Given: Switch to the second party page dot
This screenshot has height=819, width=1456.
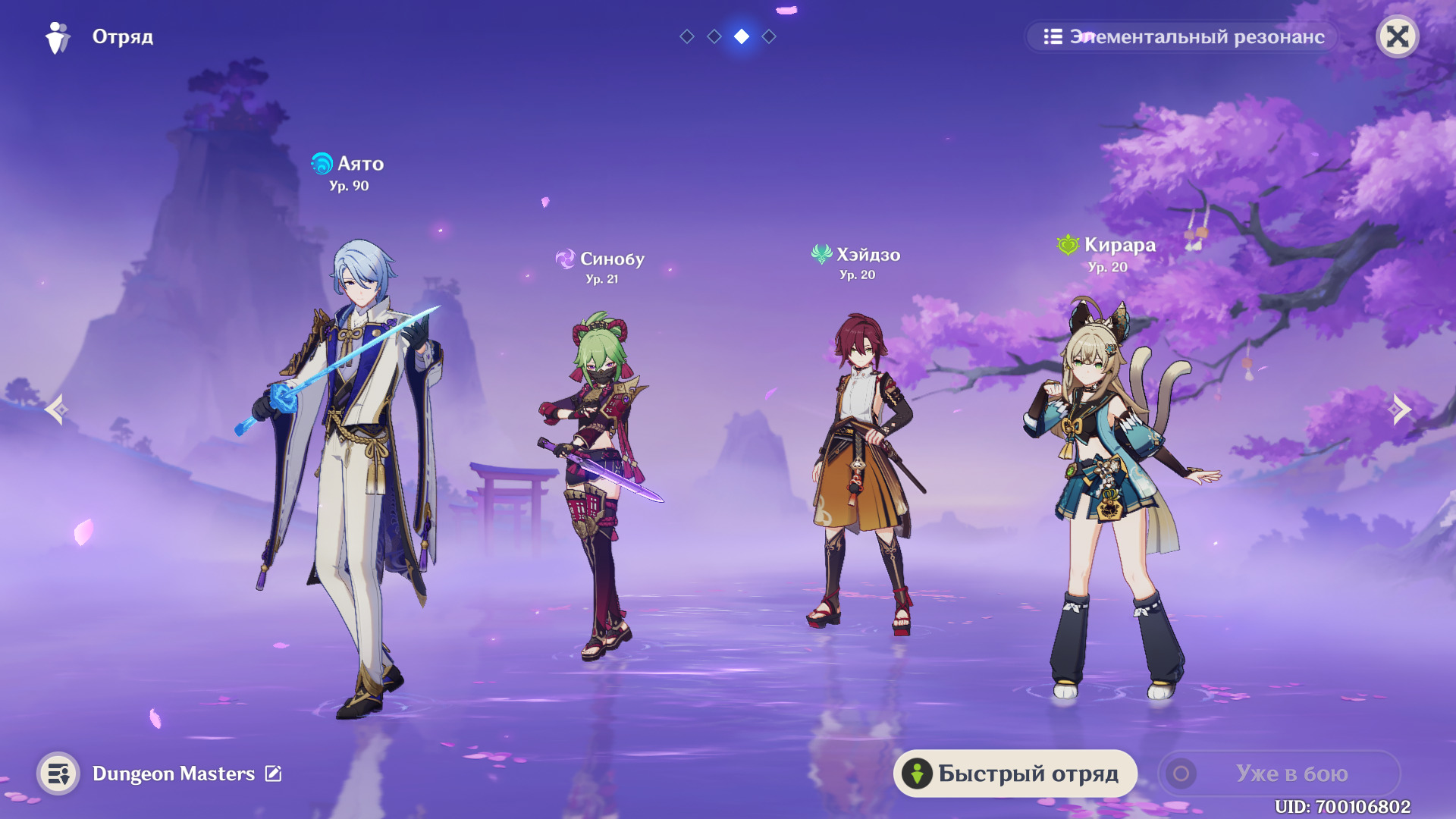Looking at the screenshot, I should [714, 36].
